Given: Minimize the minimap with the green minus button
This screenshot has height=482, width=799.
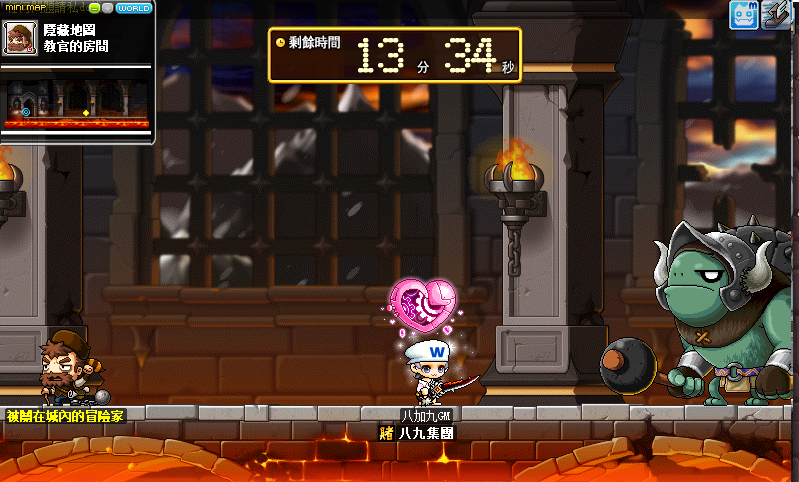Looking at the screenshot, I should pos(93,8).
